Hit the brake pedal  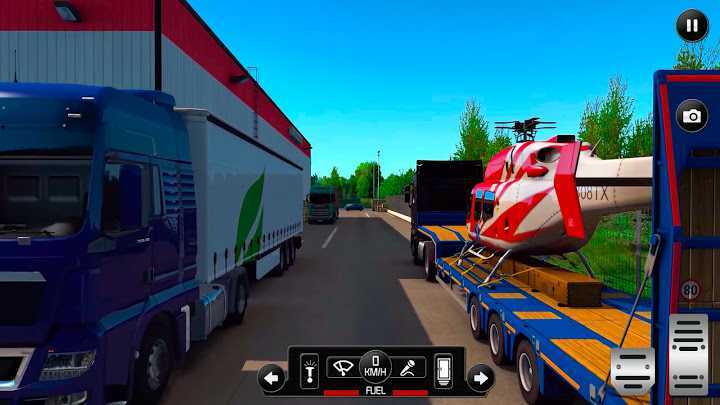pyautogui.click(x=633, y=371)
